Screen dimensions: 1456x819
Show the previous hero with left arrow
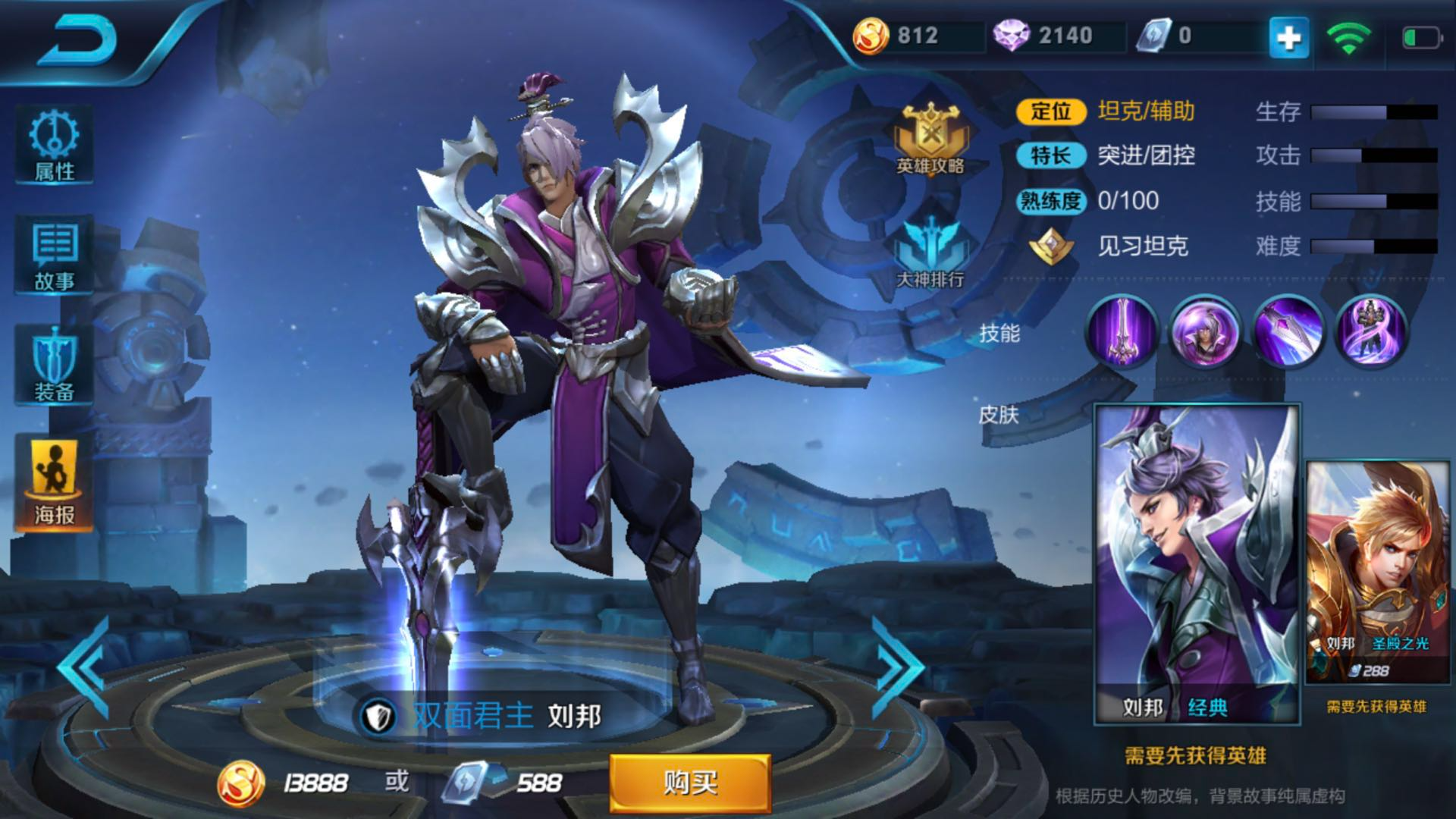pyautogui.click(x=85, y=669)
